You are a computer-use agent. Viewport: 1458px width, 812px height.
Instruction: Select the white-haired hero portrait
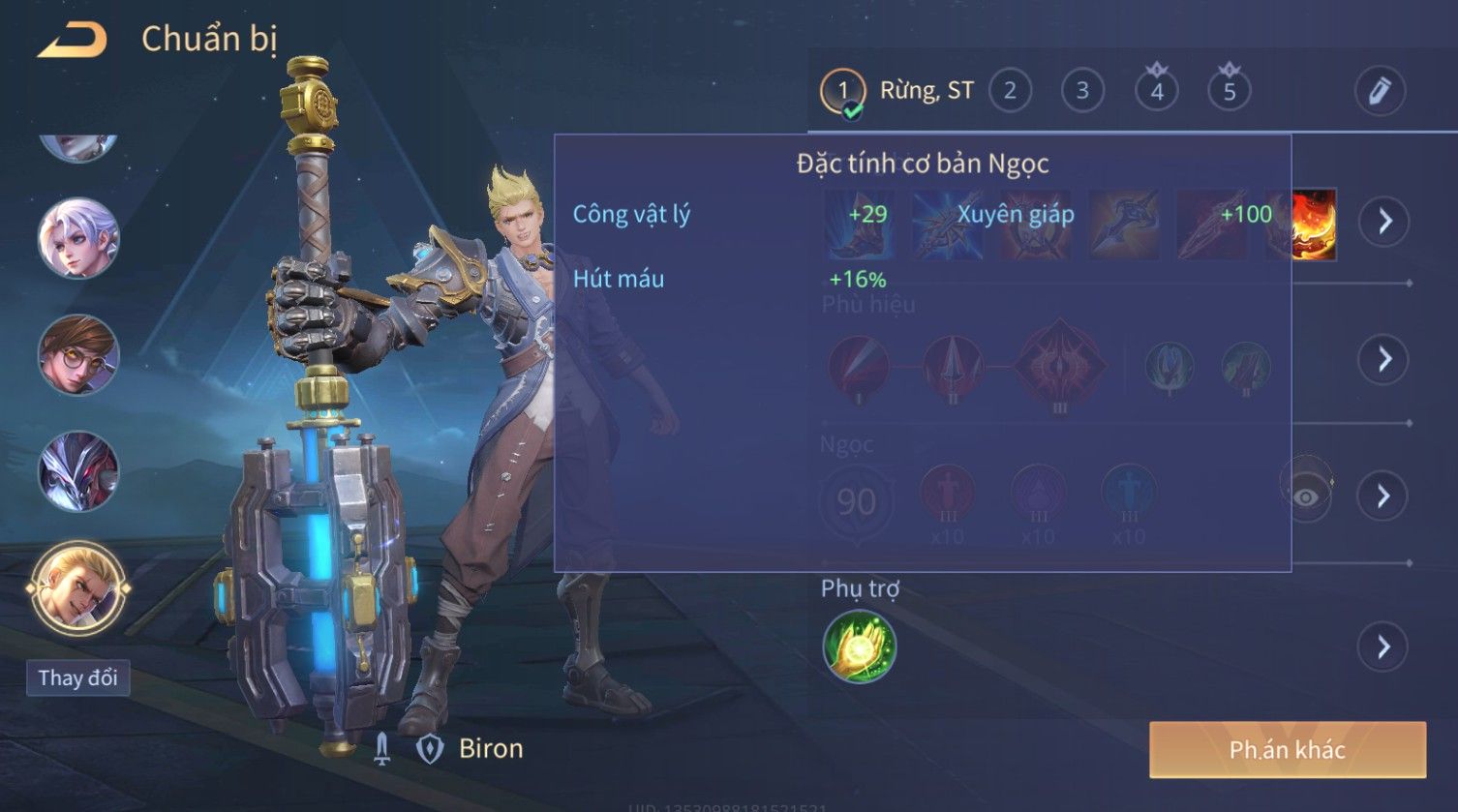point(78,238)
